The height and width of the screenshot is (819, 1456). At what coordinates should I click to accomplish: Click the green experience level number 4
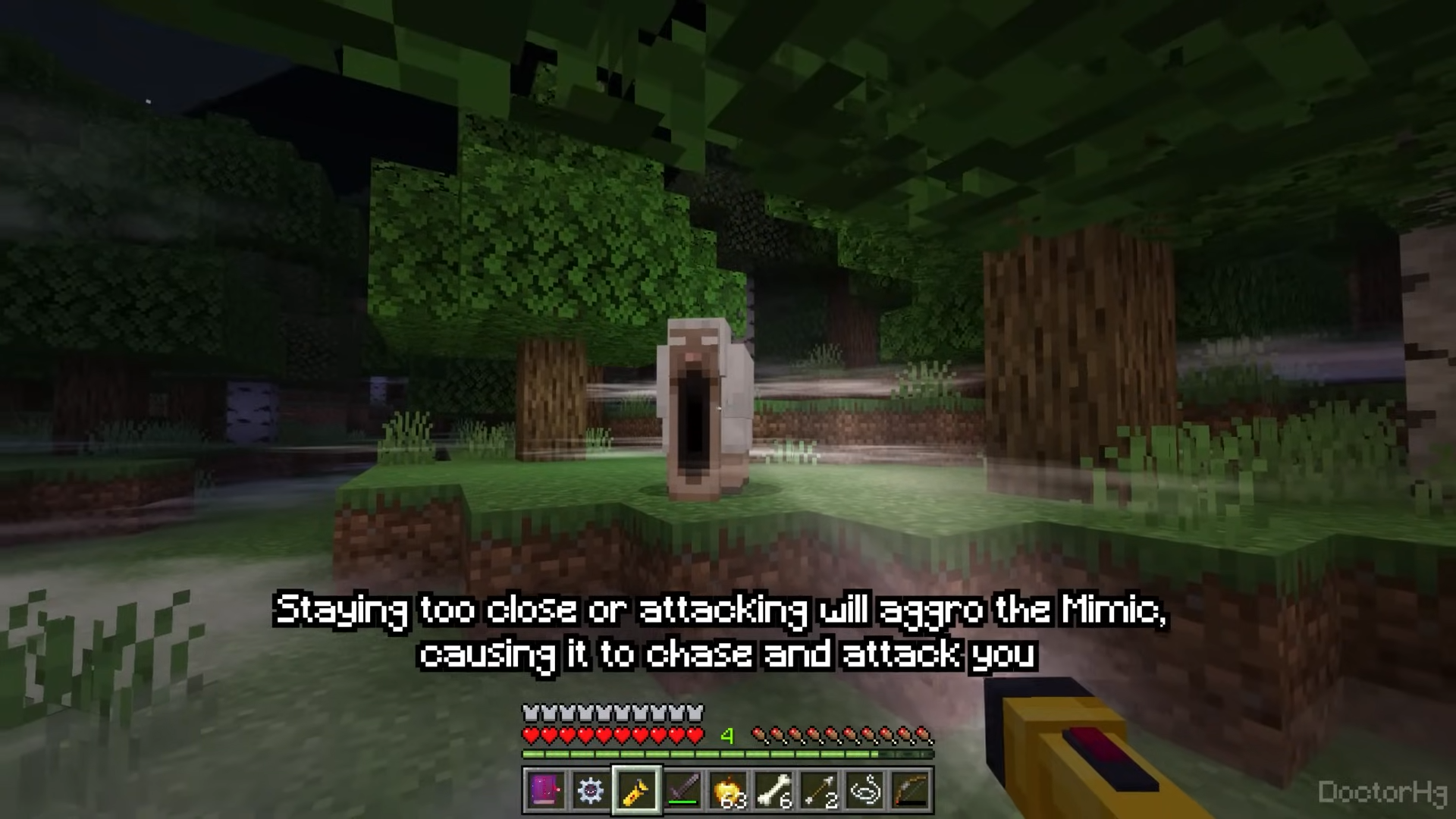[x=727, y=734]
